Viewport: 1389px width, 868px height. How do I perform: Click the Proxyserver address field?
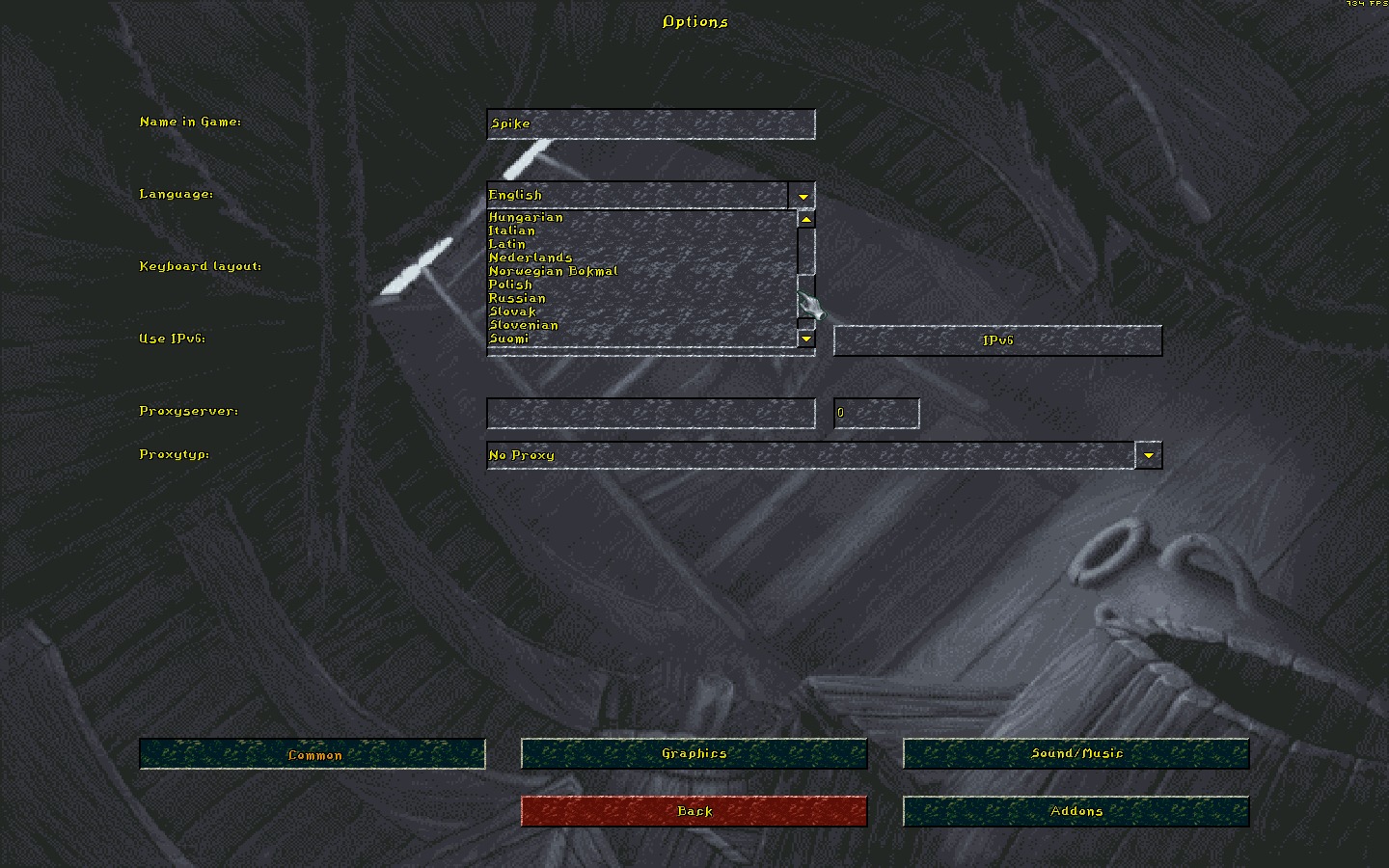pos(651,413)
